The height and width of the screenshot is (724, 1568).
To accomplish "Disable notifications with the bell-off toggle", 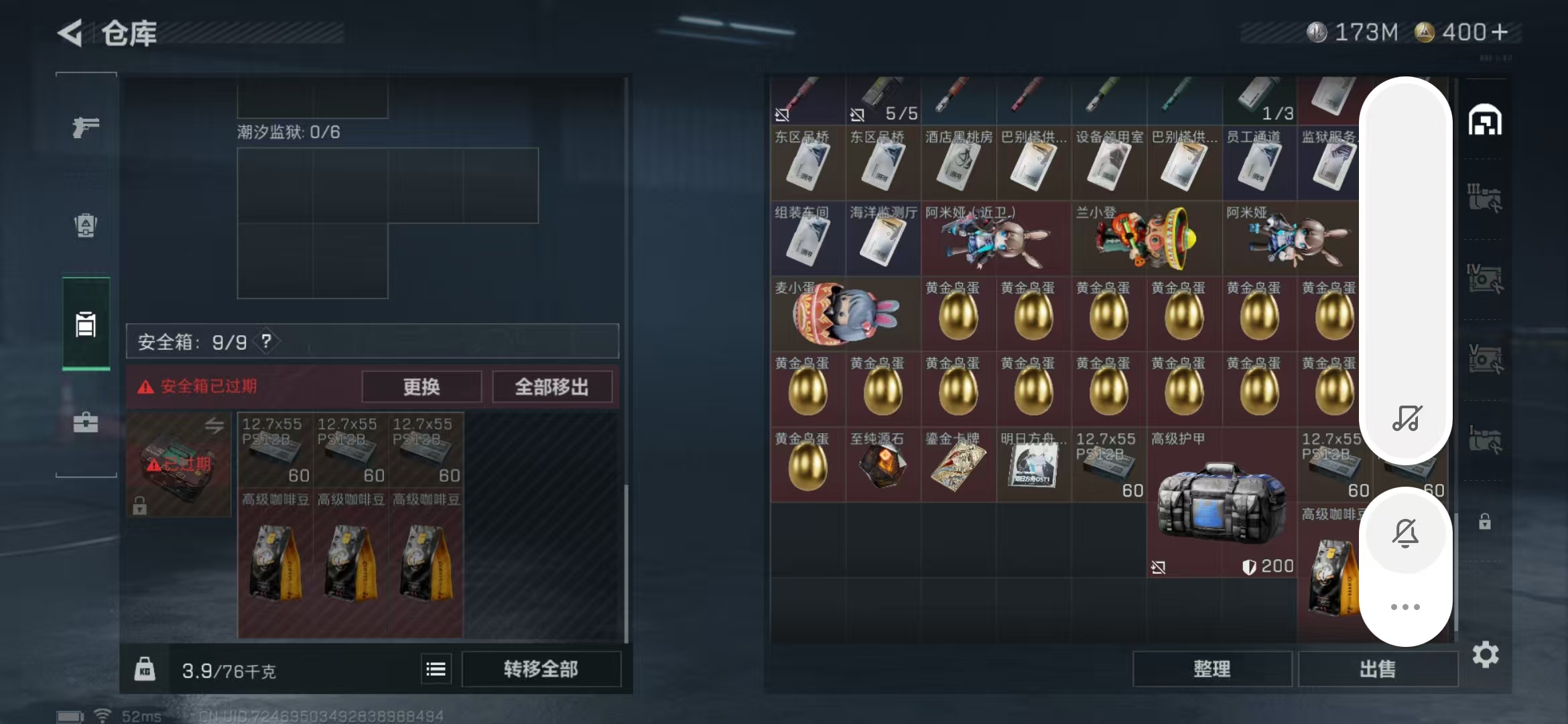I will (1406, 533).
